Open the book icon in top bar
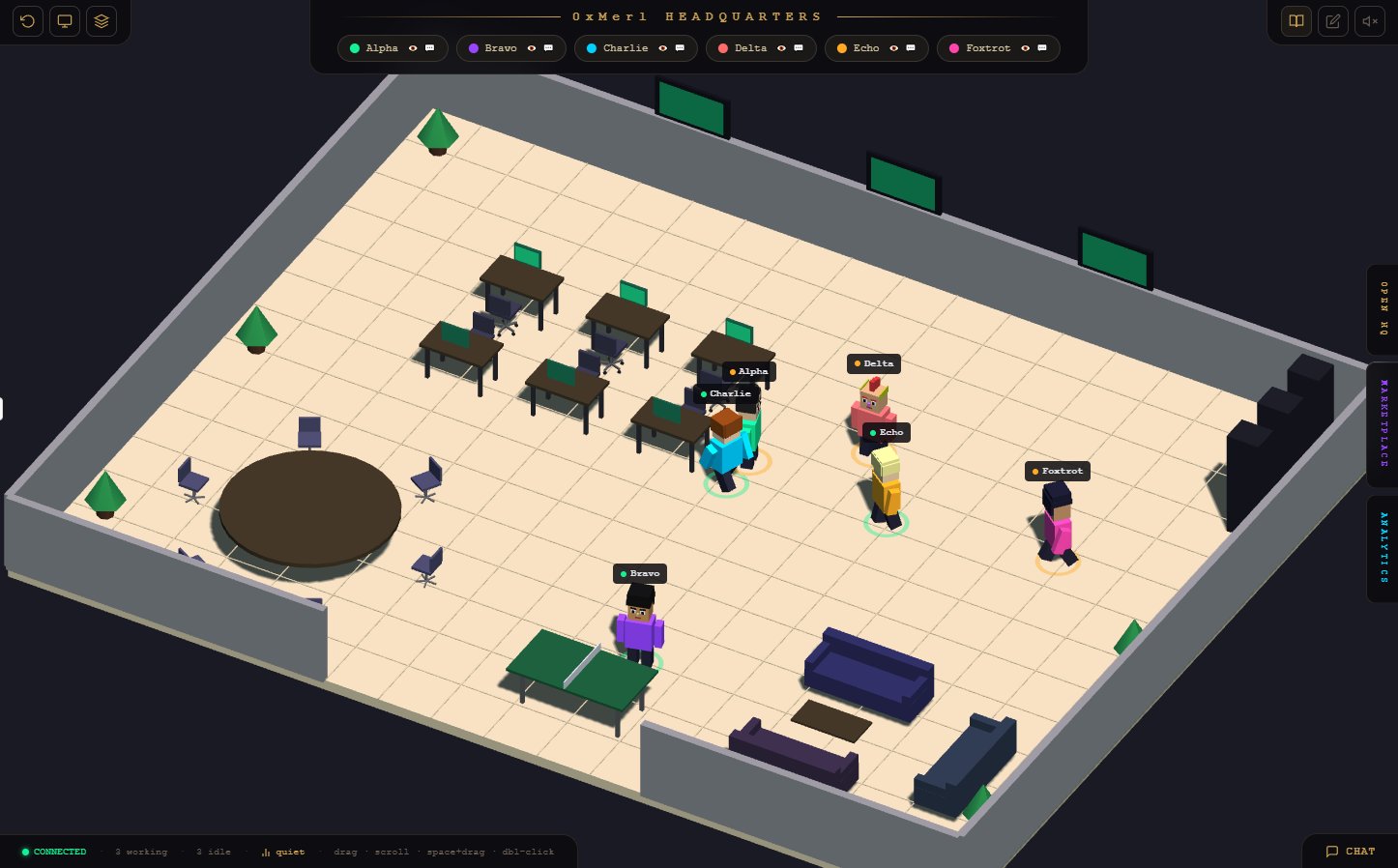This screenshot has width=1398, height=868. pyautogui.click(x=1296, y=21)
